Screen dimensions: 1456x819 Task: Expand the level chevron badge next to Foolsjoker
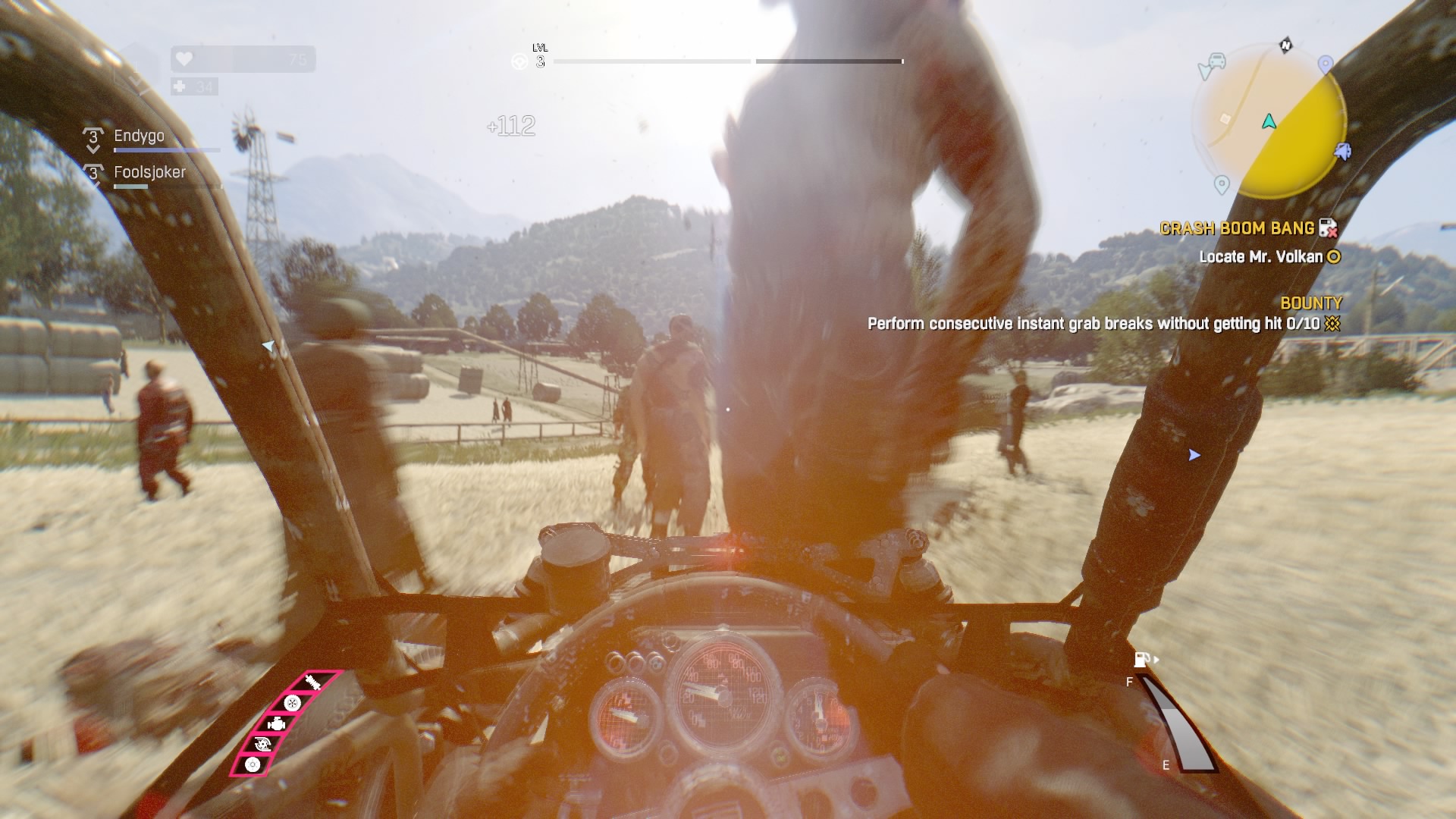click(x=93, y=173)
